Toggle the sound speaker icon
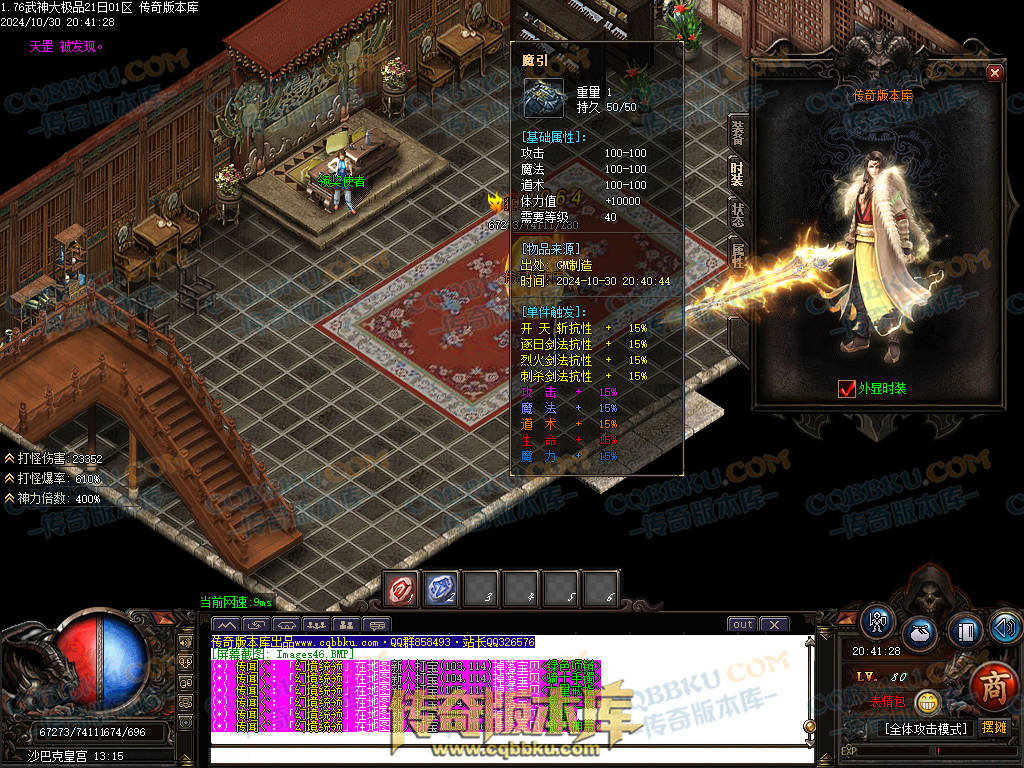 (1005, 628)
